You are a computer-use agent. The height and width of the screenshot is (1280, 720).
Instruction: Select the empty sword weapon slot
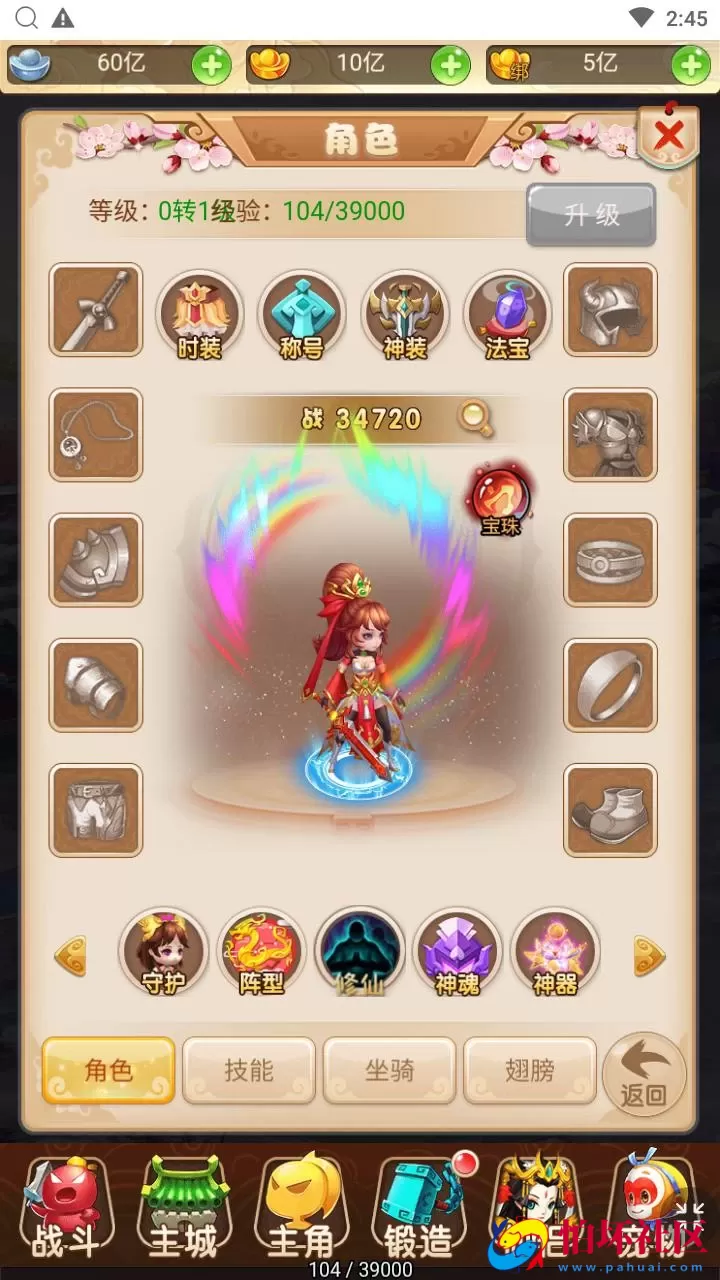pyautogui.click(x=96, y=310)
